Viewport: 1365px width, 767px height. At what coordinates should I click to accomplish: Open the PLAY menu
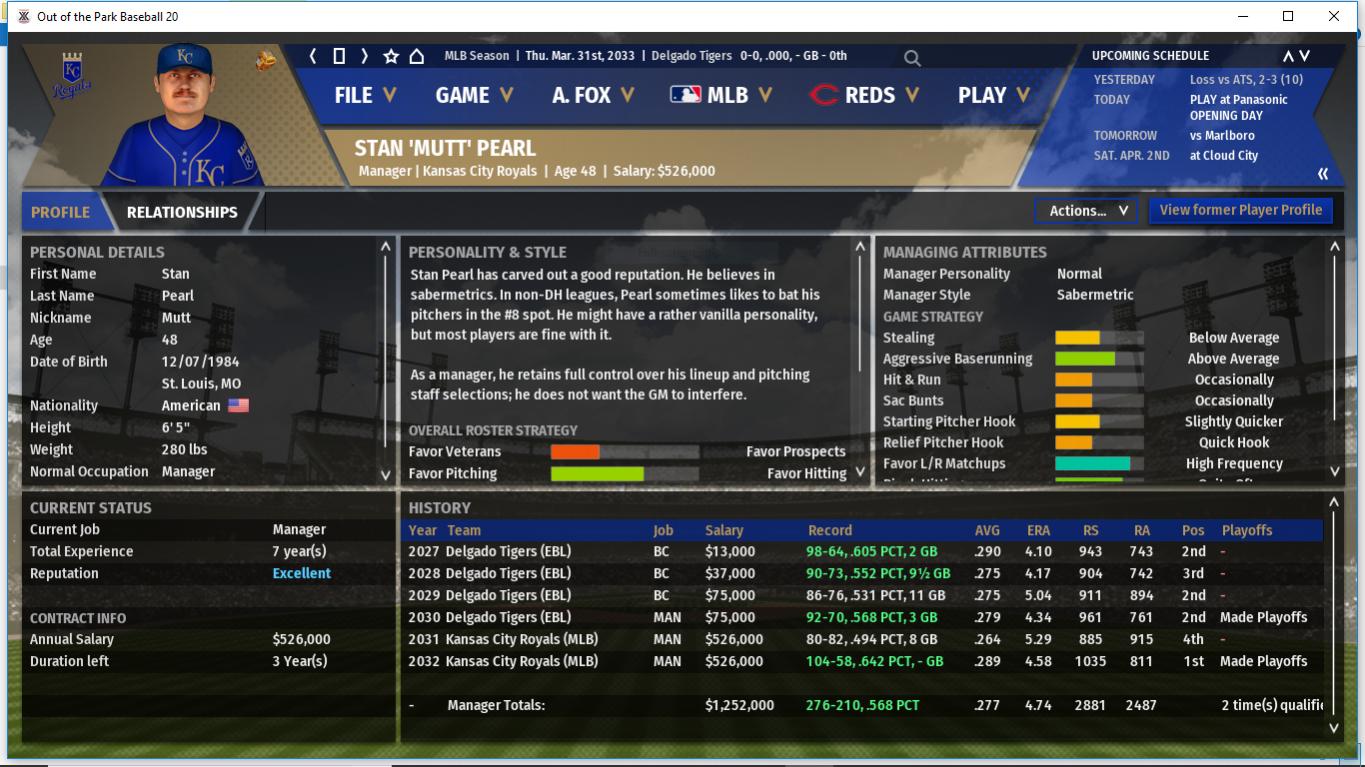[993, 95]
